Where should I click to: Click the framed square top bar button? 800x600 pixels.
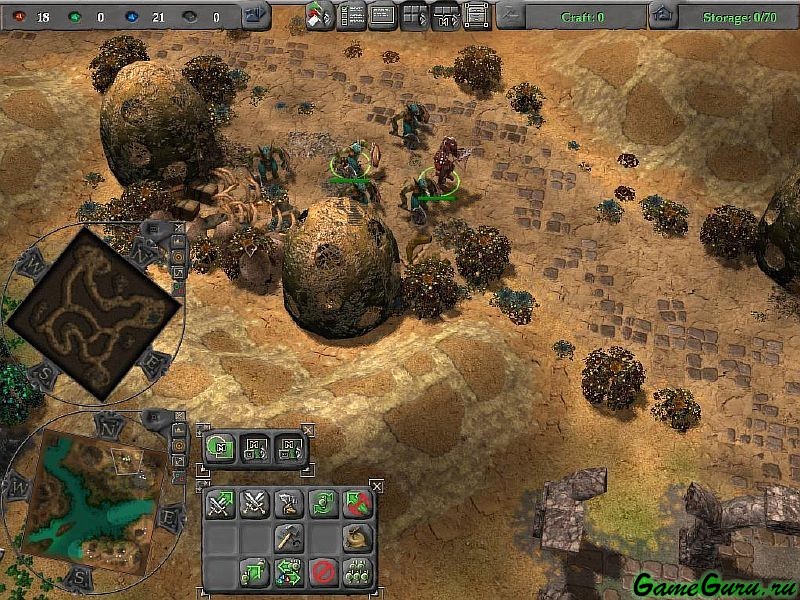(x=477, y=16)
